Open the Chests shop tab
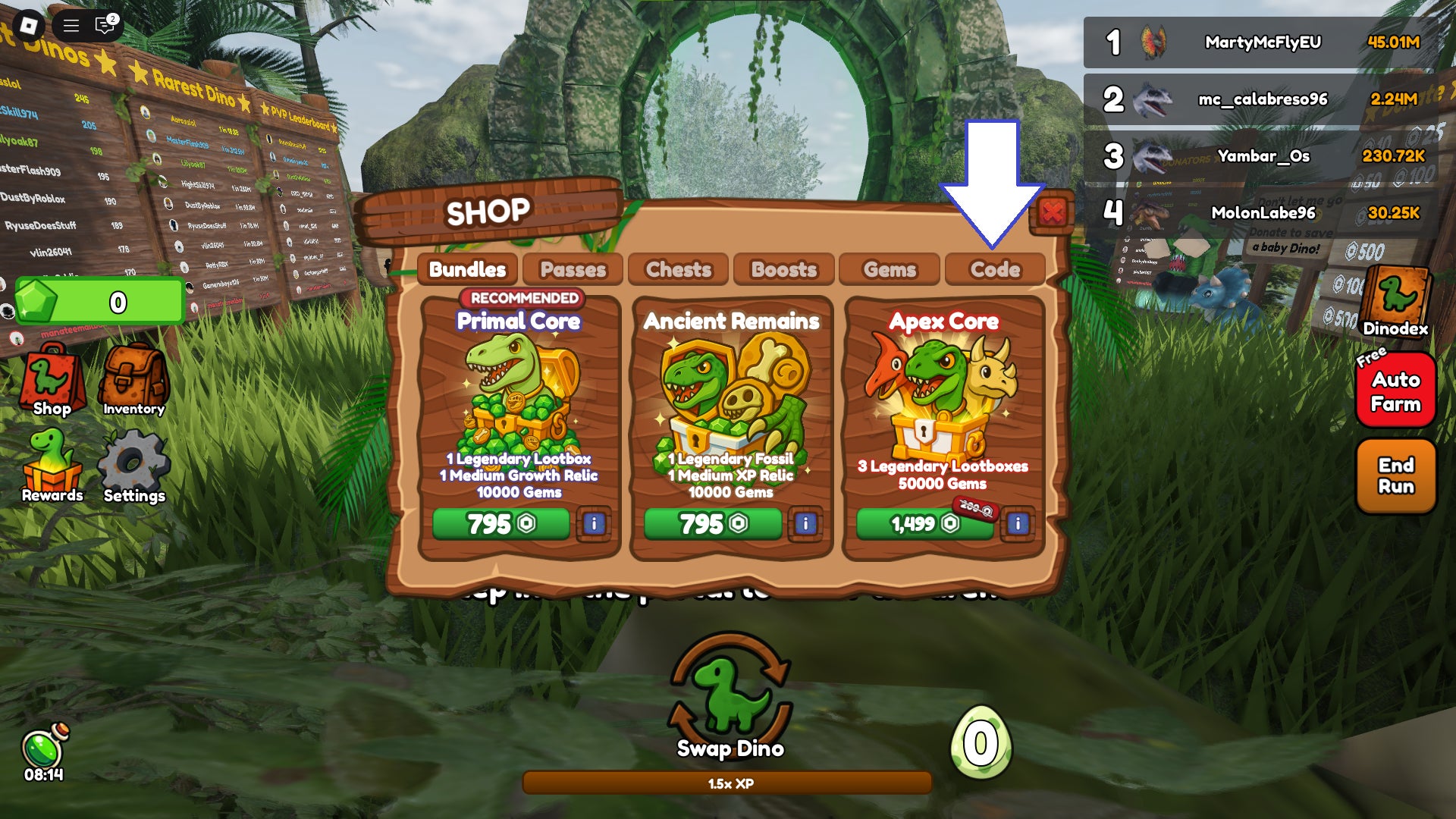The height and width of the screenshot is (819, 1456). [678, 269]
